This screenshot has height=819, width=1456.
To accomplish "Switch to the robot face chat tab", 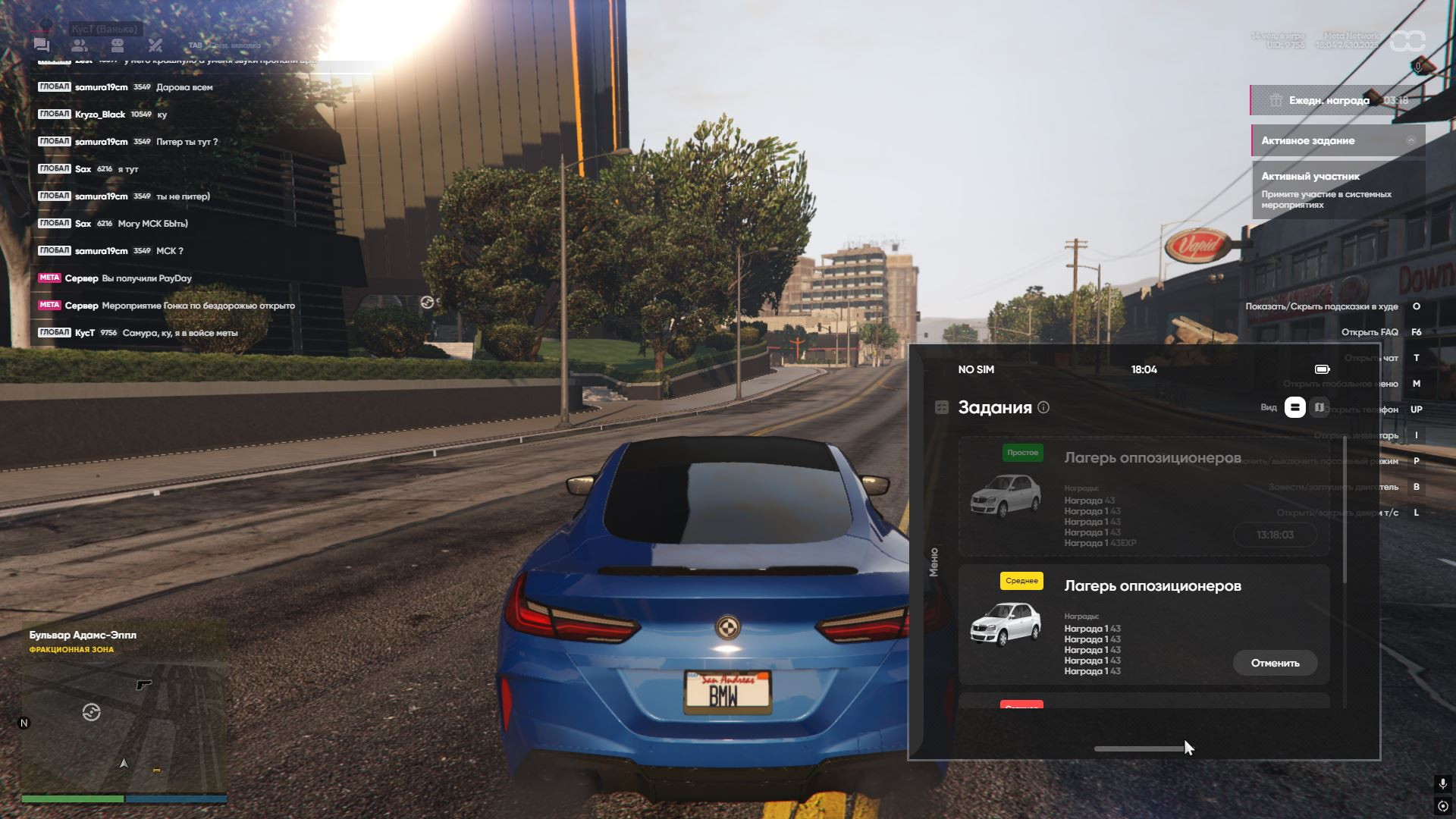I will click(118, 45).
